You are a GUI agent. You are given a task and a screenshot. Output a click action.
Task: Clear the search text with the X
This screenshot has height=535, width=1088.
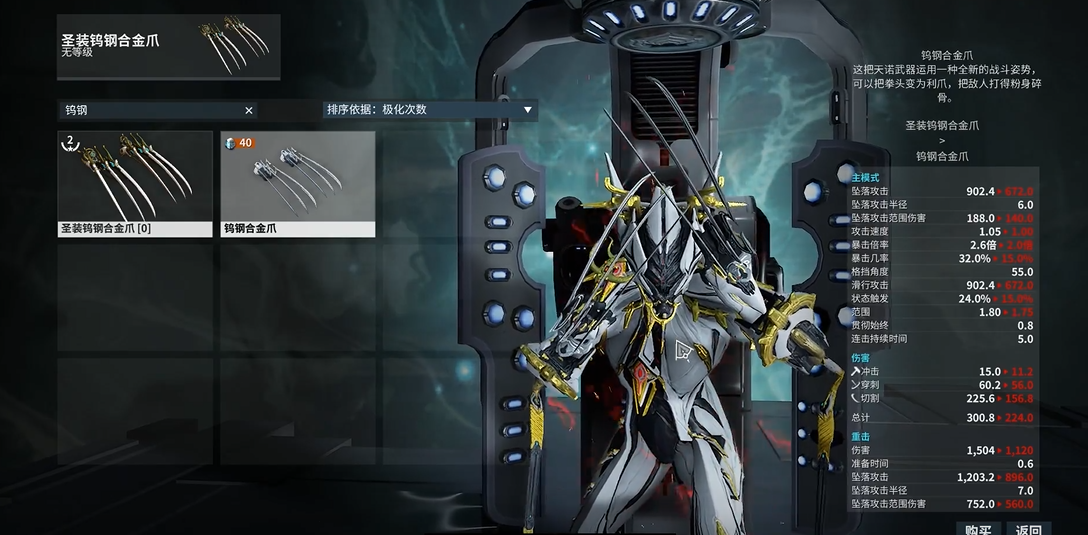pyautogui.click(x=249, y=110)
